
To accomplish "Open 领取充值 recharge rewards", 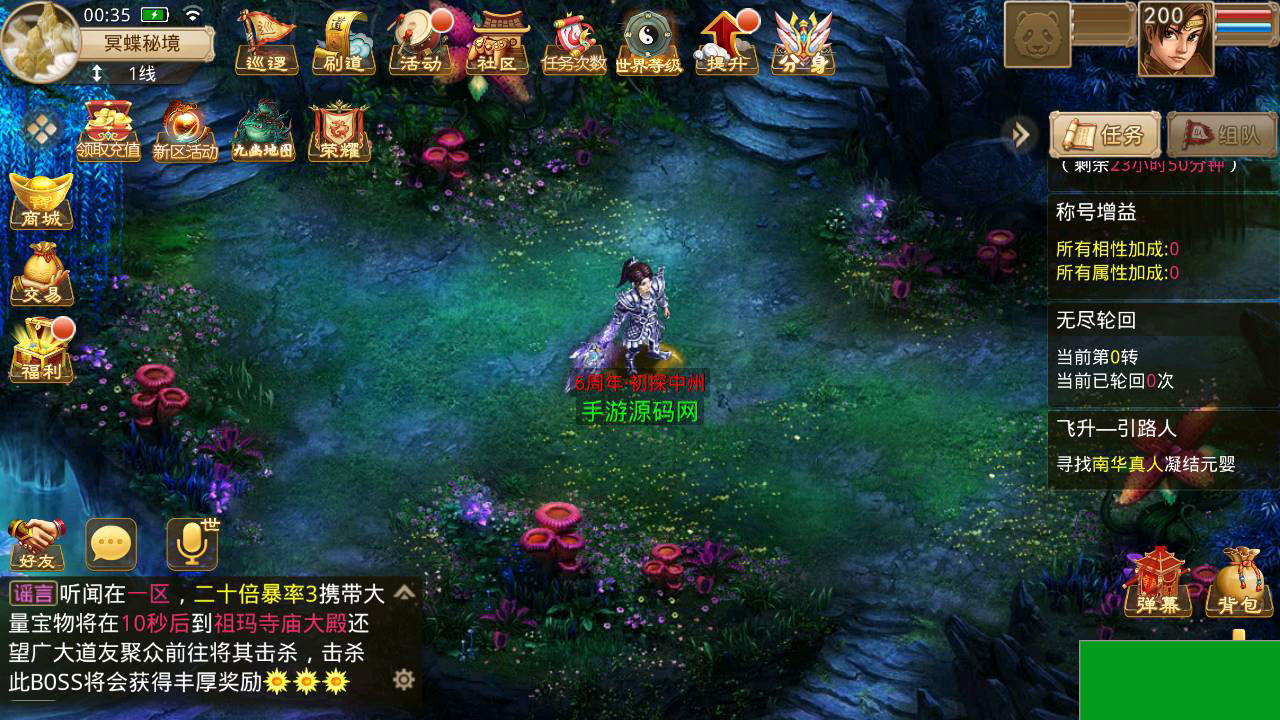I will [x=108, y=132].
